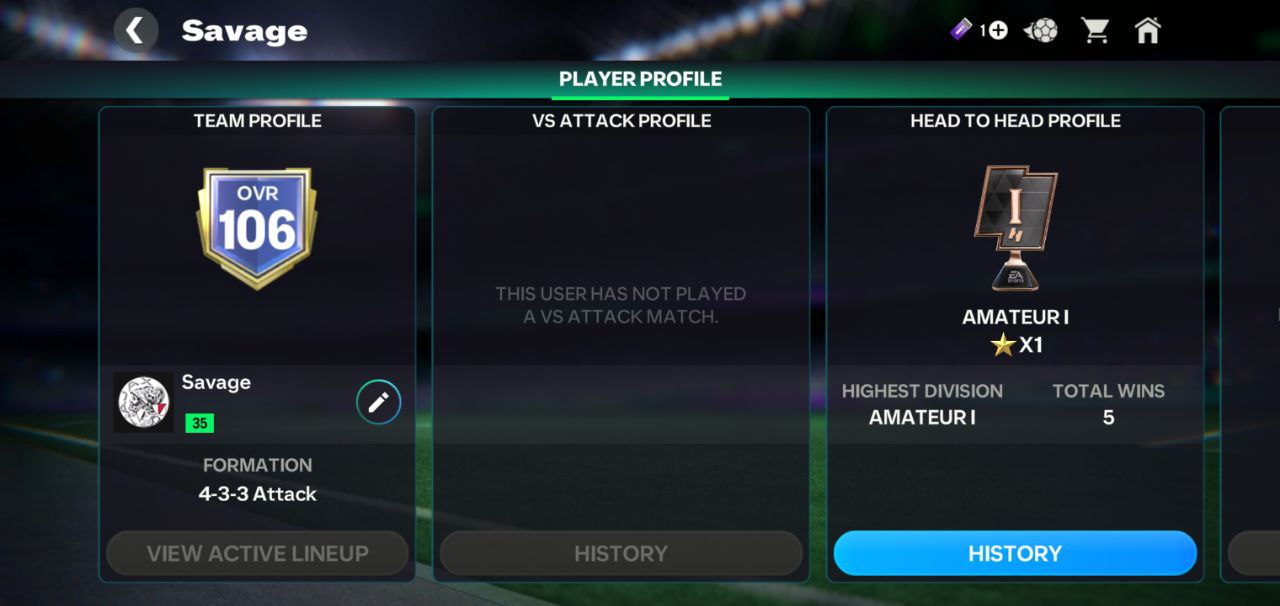Image resolution: width=1280 pixels, height=606 pixels.
Task: Go back using the arrow button
Action: tap(136, 31)
